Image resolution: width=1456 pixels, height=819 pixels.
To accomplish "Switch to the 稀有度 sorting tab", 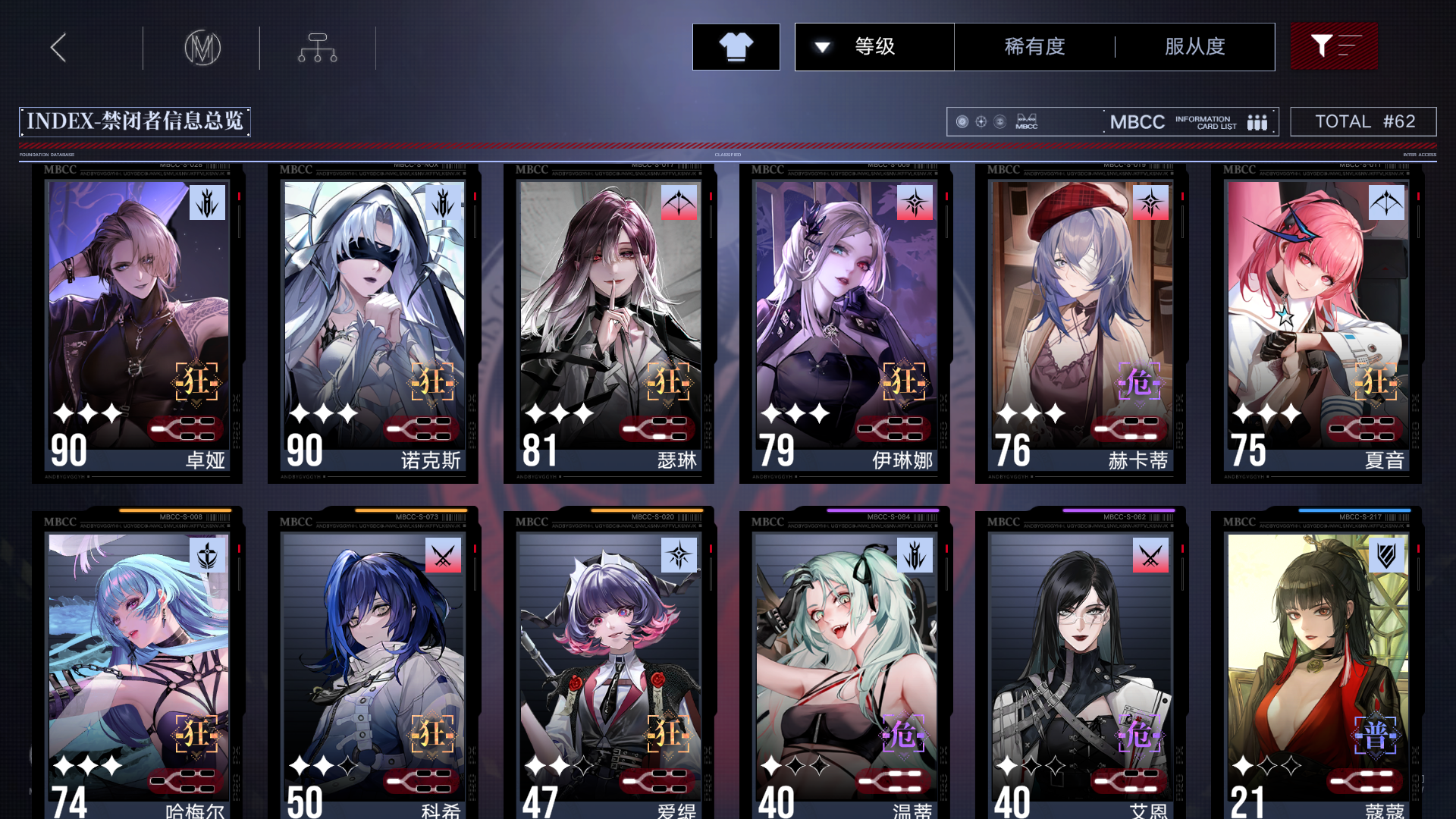I will coord(1034,46).
